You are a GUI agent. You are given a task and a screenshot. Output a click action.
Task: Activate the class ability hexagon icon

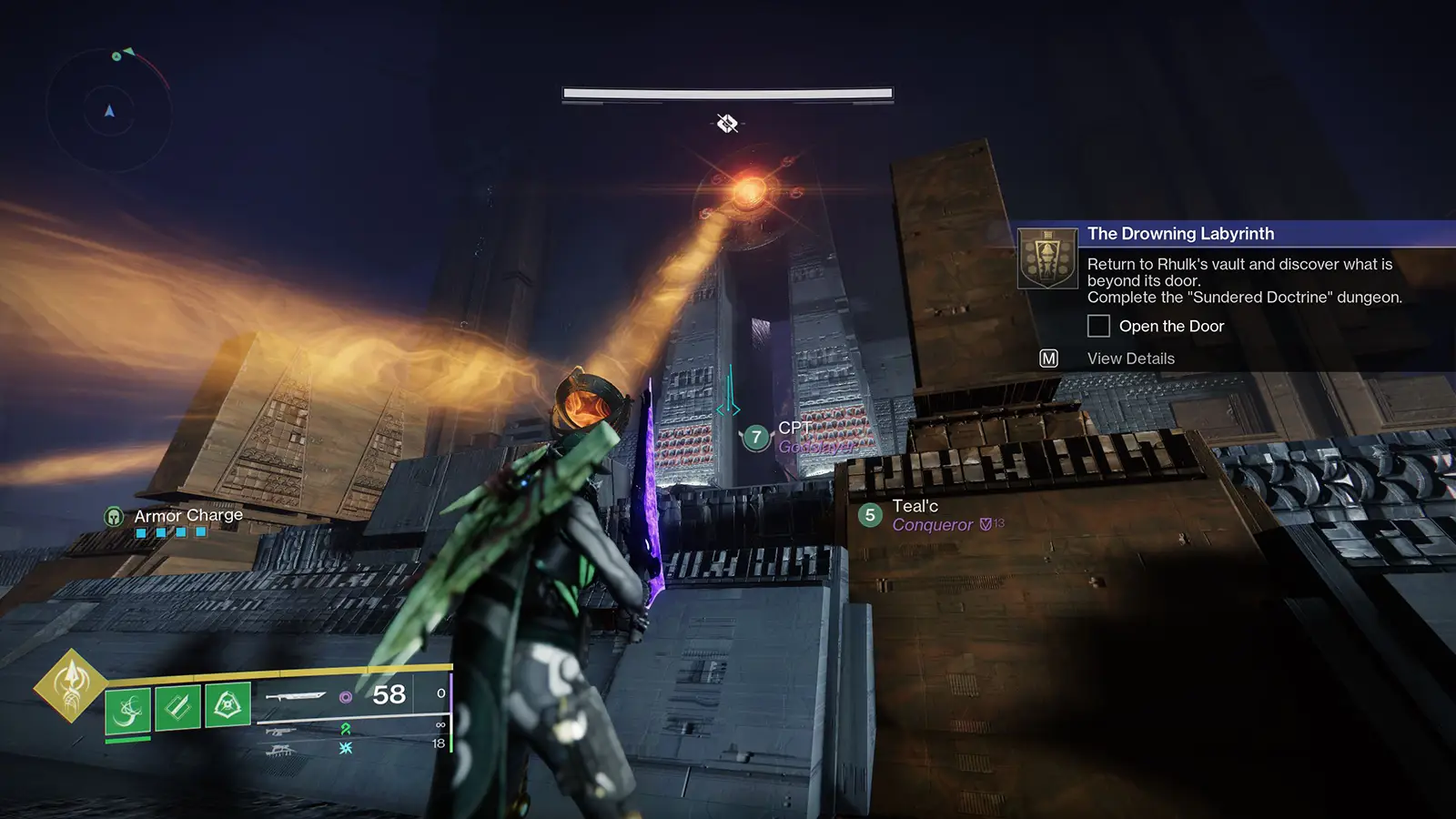click(x=227, y=706)
